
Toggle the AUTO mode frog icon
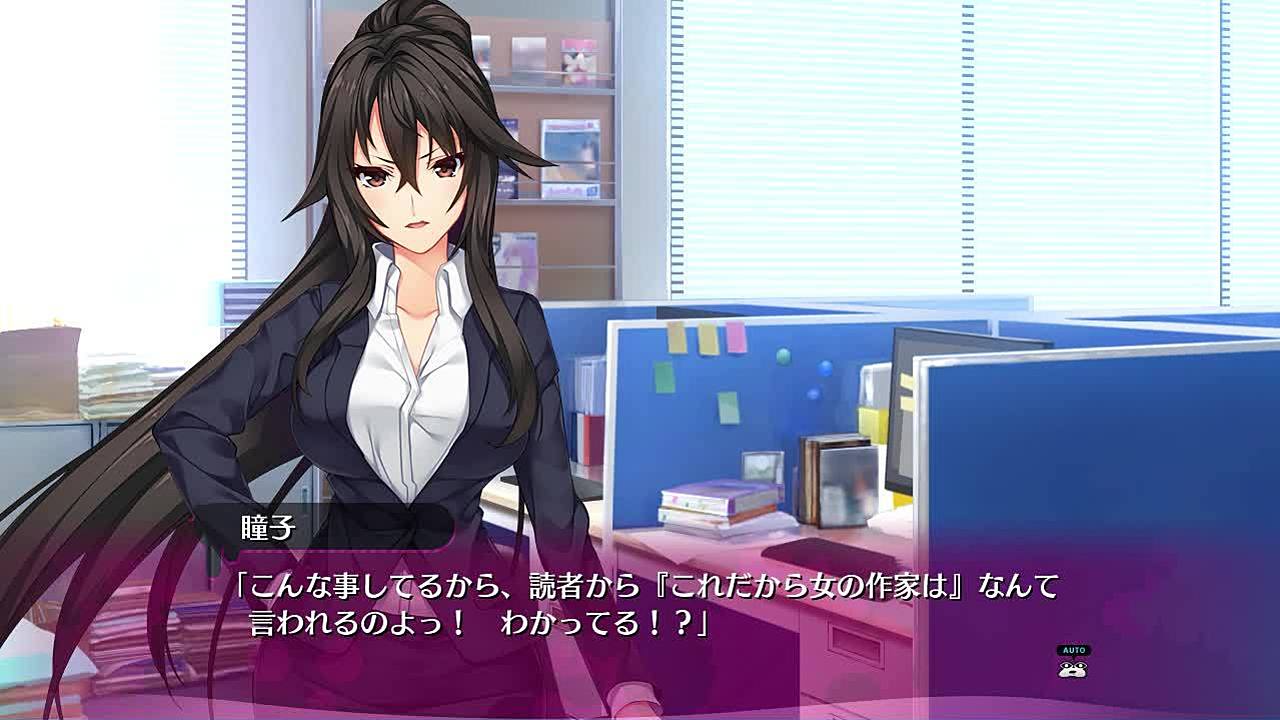1072,664
